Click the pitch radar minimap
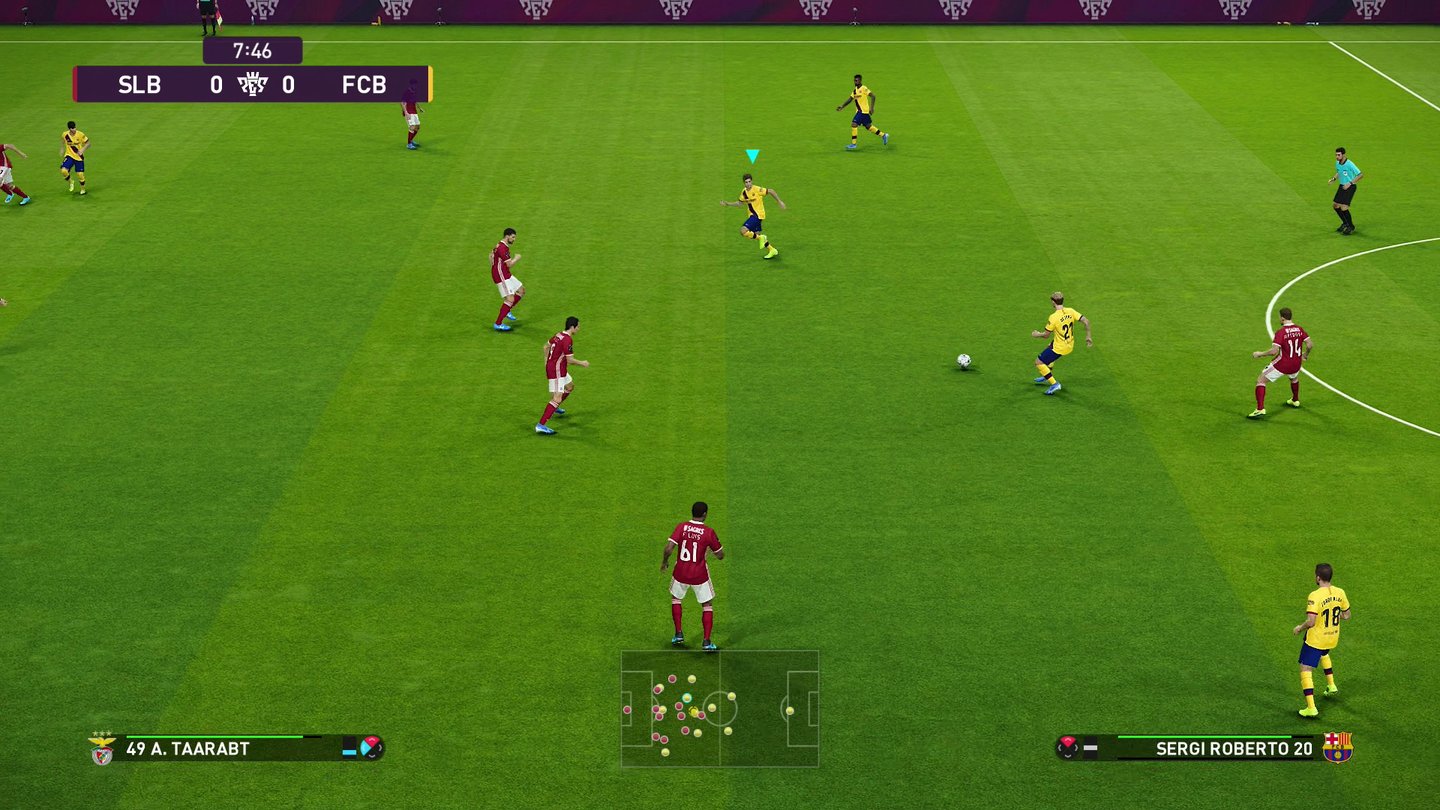 click(x=720, y=708)
